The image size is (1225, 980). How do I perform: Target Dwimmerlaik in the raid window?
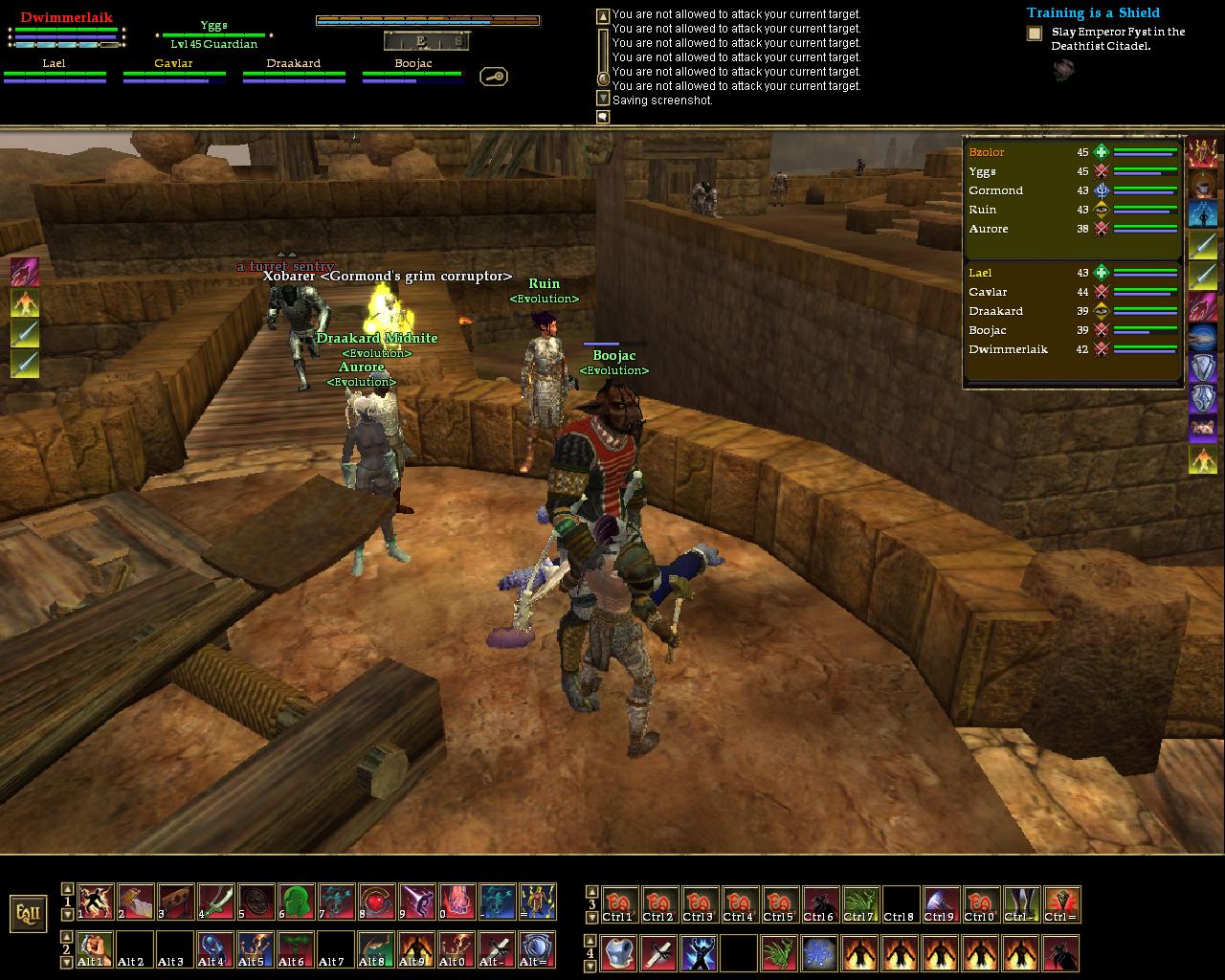coord(1008,349)
